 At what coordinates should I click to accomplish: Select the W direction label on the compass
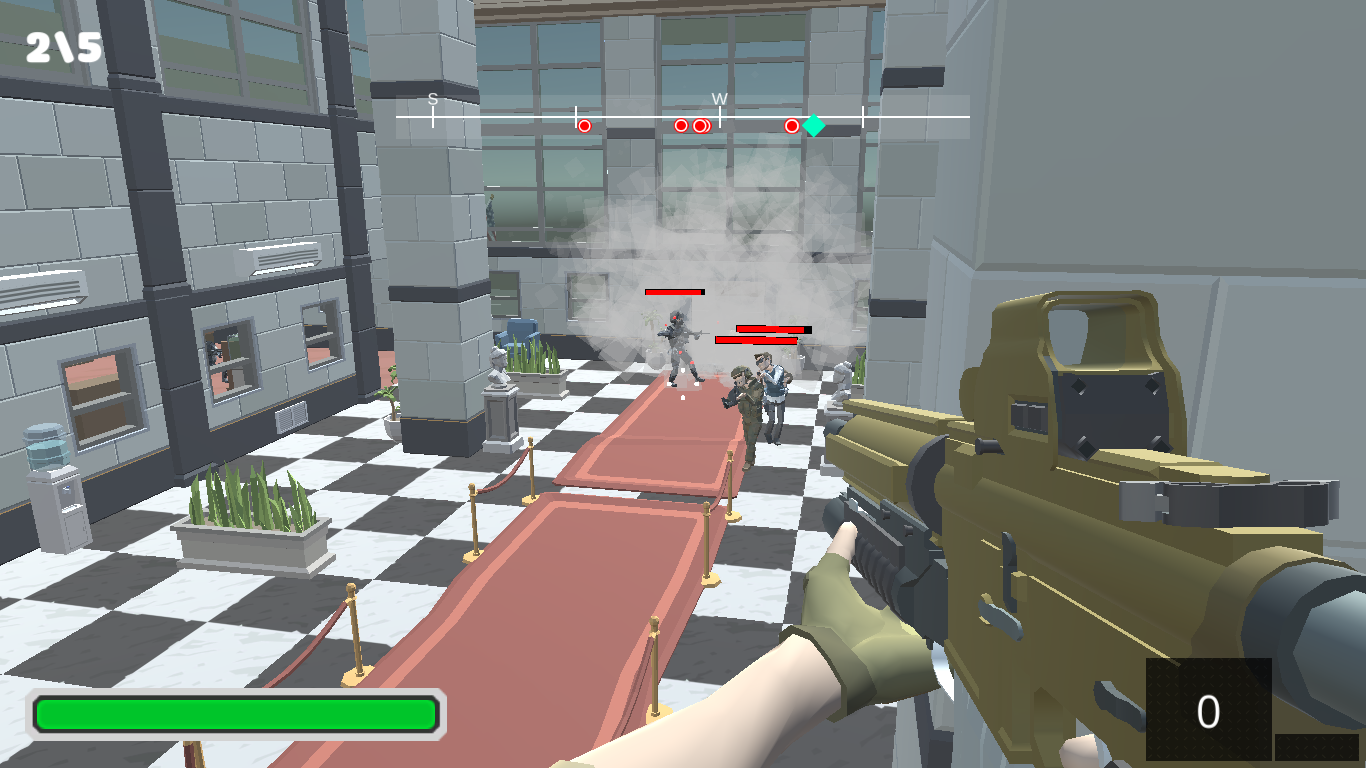[722, 99]
